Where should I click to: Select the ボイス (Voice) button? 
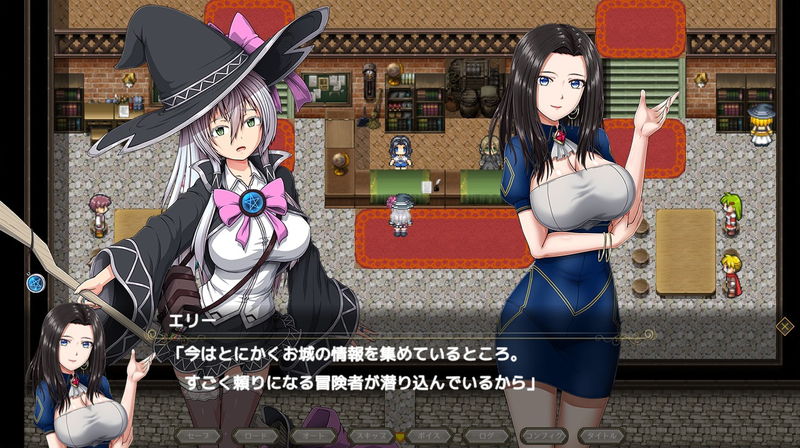[427, 436]
